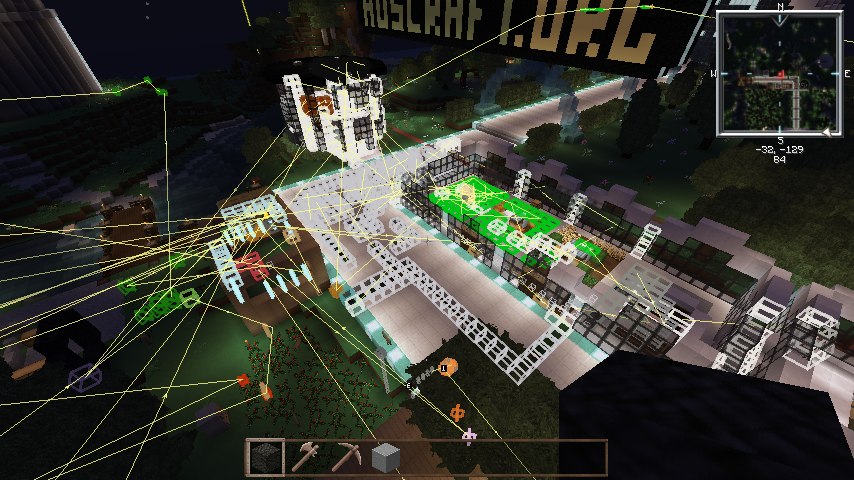Click the minimap in the corner
854x480 pixels.
pyautogui.click(x=779, y=73)
